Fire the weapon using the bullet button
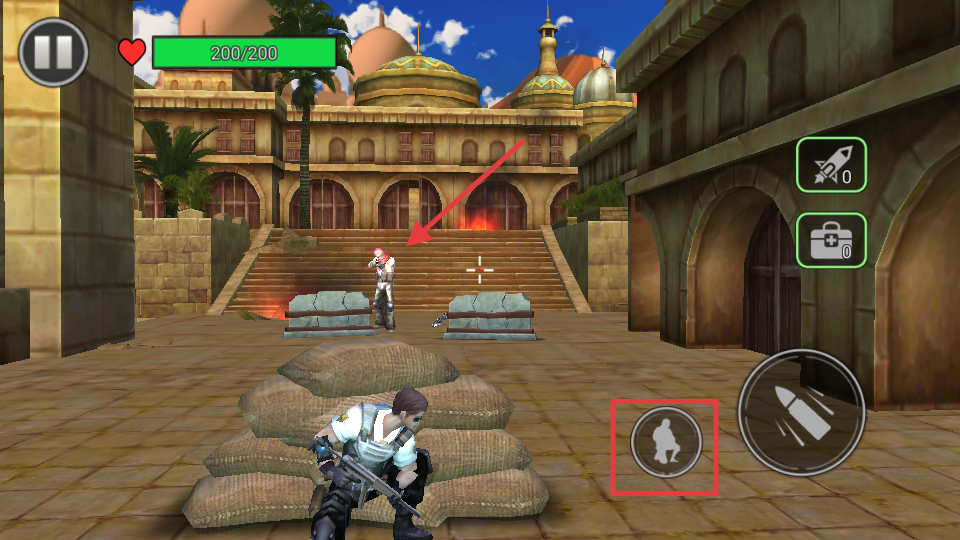Viewport: 960px width, 540px height. pyautogui.click(x=801, y=412)
